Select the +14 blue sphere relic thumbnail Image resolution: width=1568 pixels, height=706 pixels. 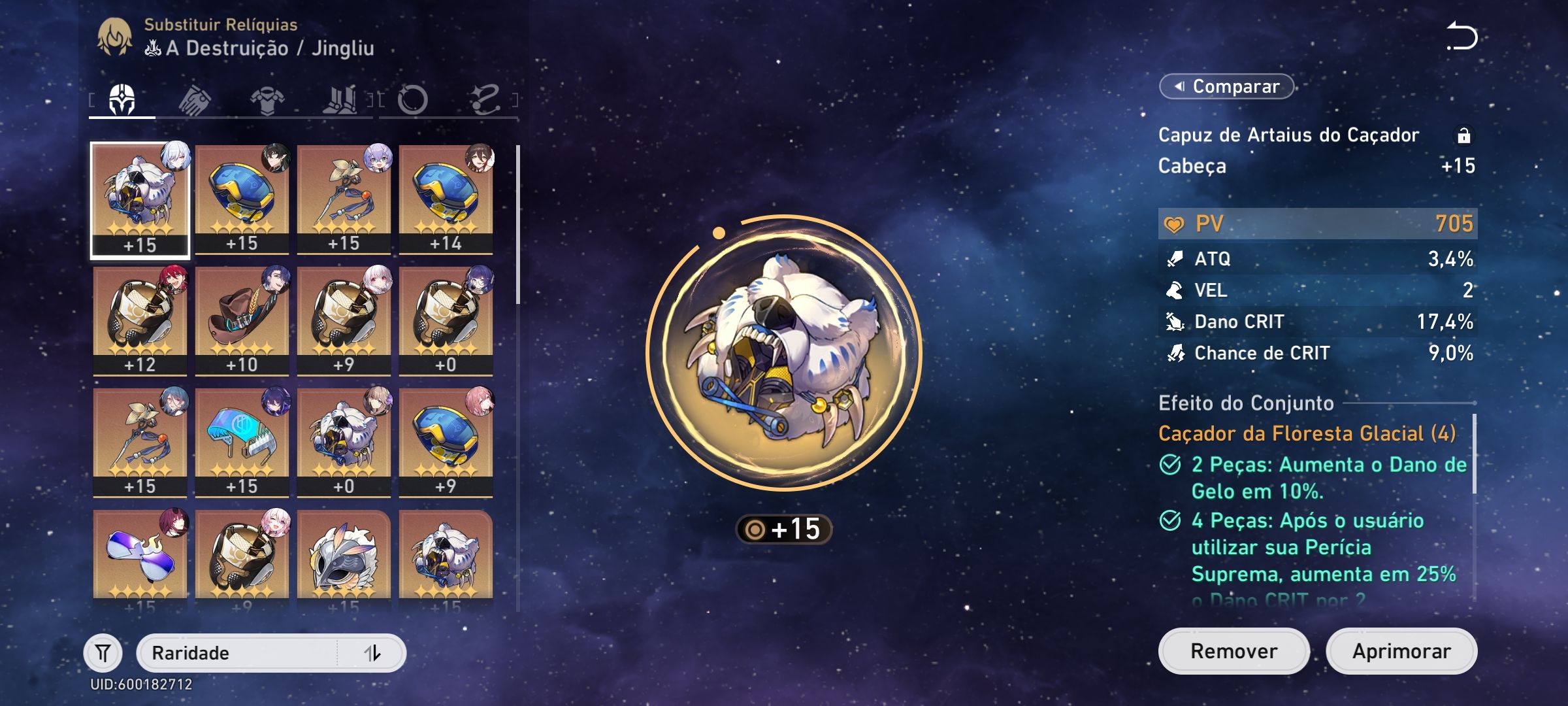tap(447, 196)
